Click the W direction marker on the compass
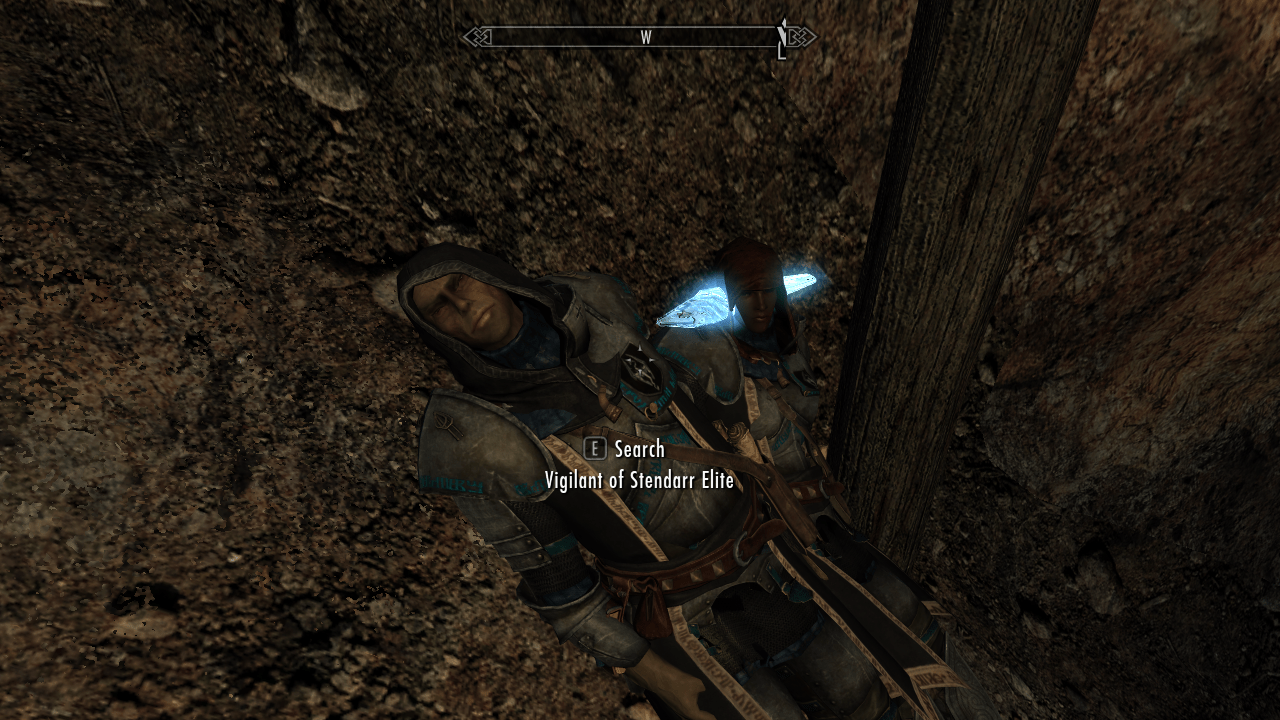Screen dimensions: 1280x720 (645, 36)
